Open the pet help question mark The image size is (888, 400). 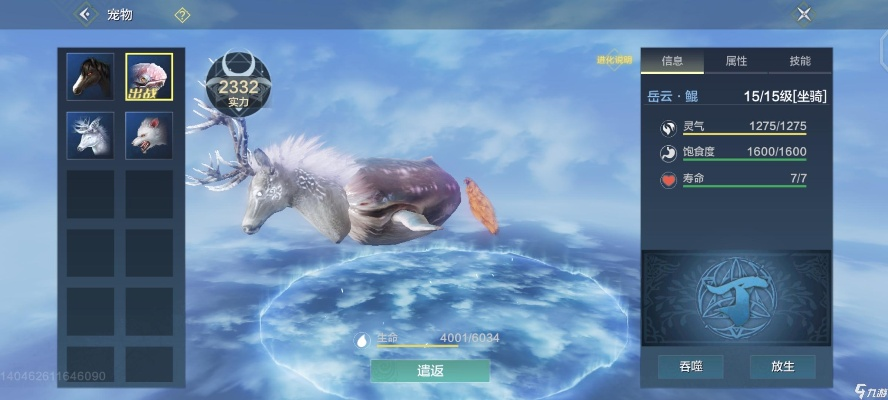click(182, 15)
